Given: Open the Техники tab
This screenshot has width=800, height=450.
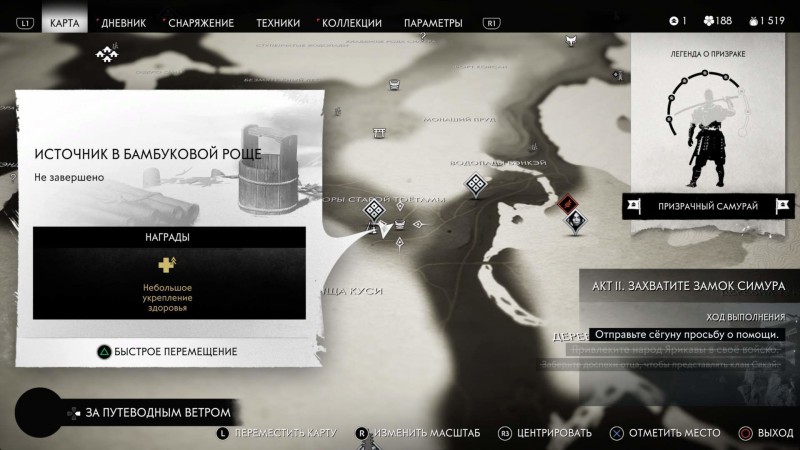Looking at the screenshot, I should coord(278,22).
